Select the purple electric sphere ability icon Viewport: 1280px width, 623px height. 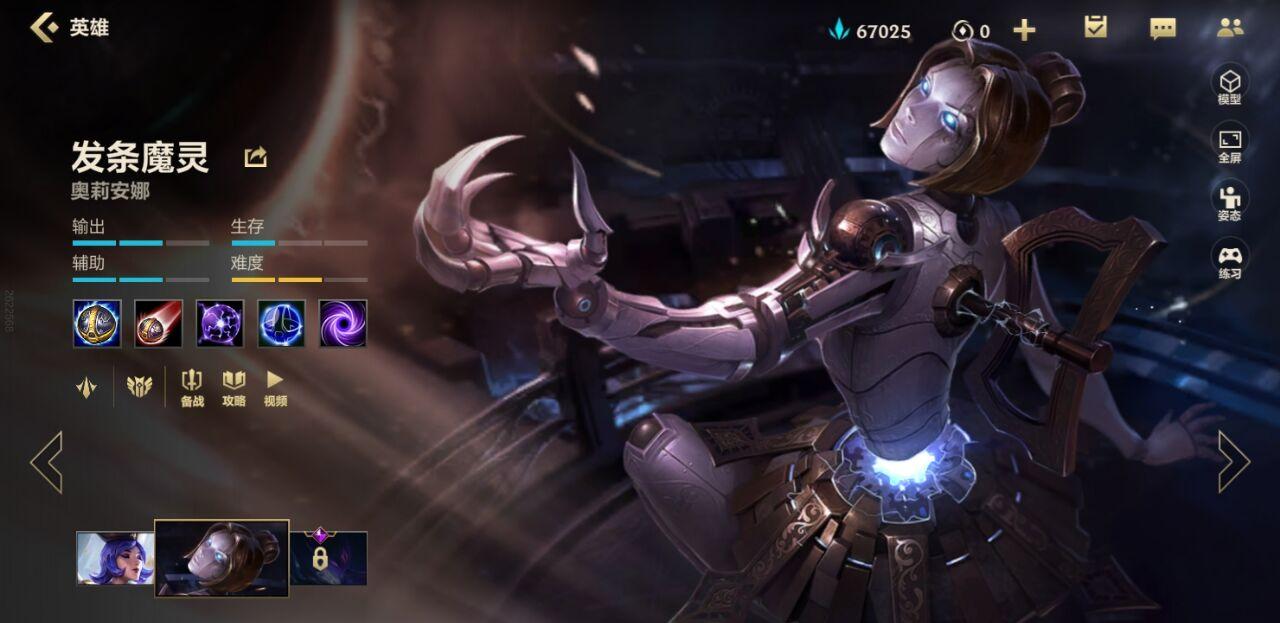click(x=220, y=323)
